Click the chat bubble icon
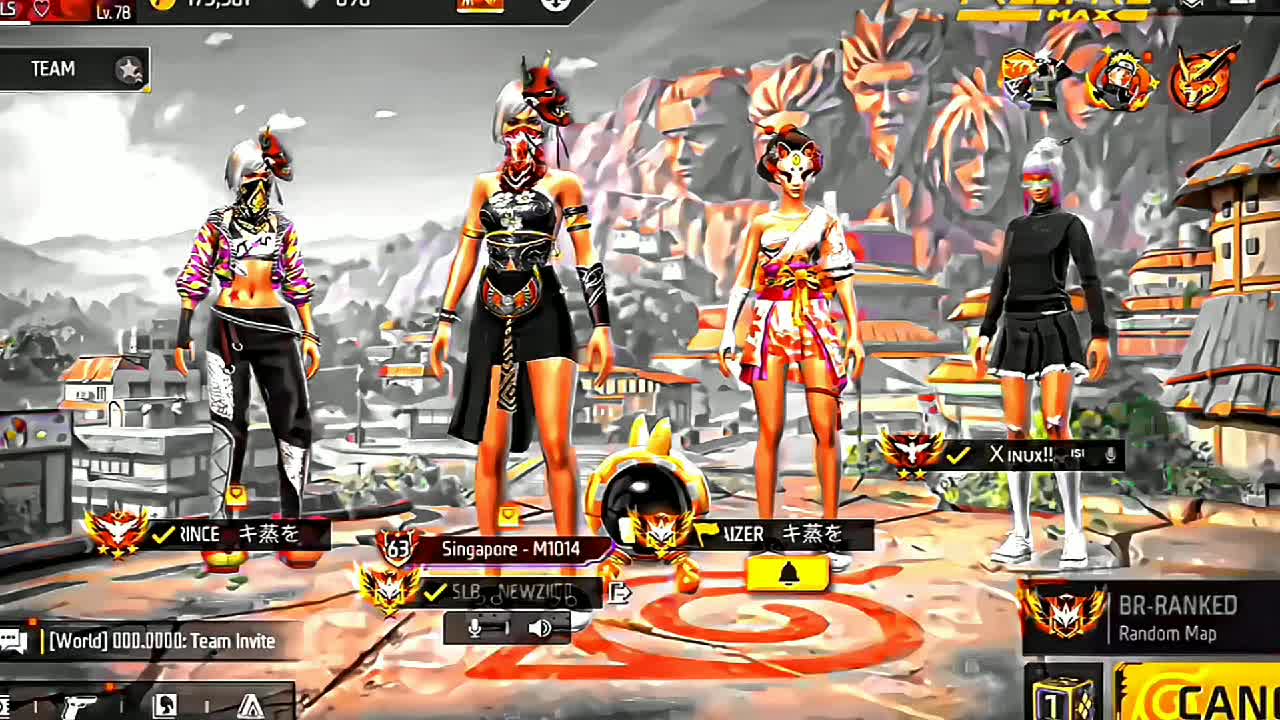Screen dimensions: 1280x720 click(x=14, y=641)
